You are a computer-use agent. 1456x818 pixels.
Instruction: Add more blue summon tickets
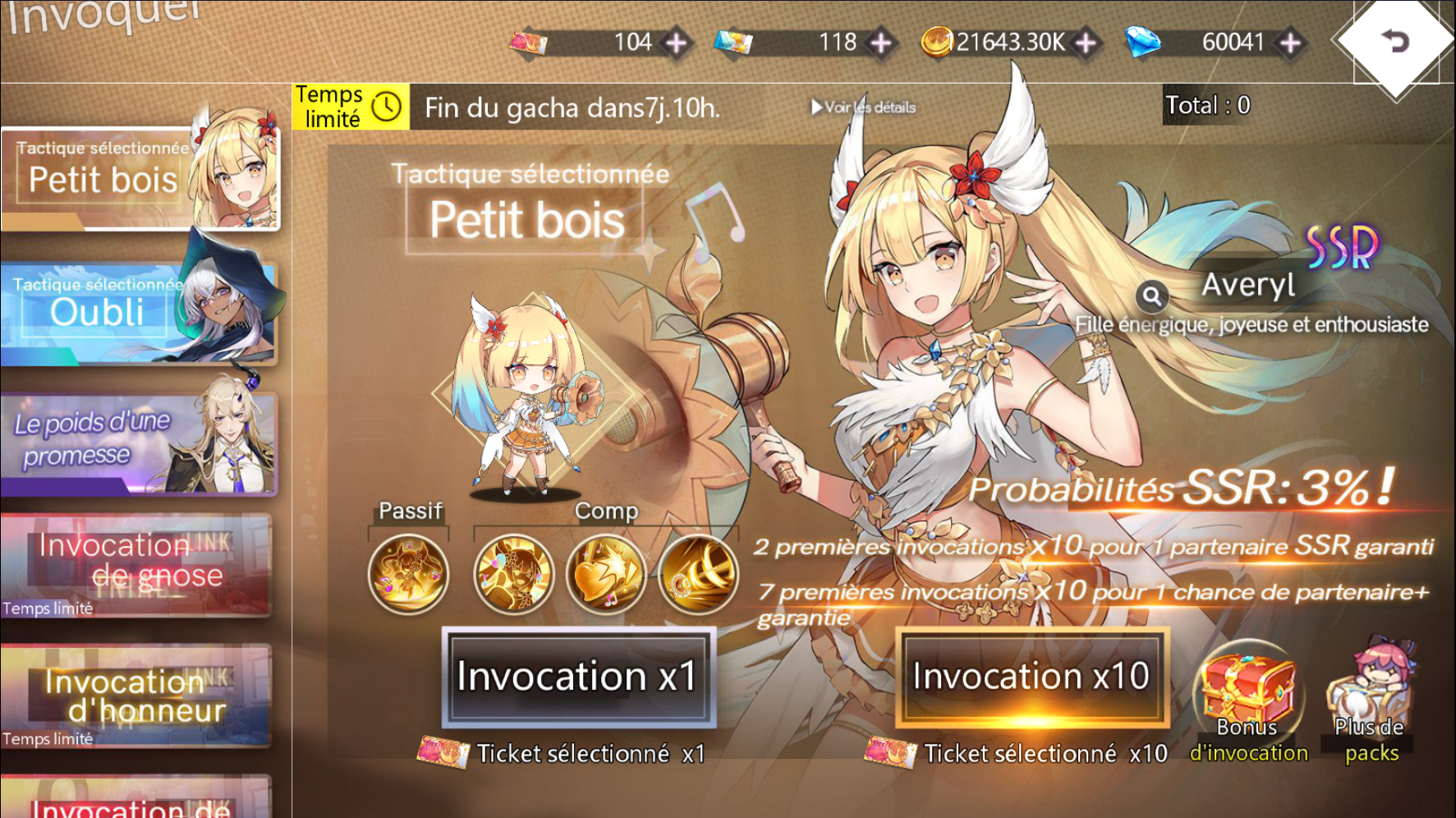pos(881,43)
